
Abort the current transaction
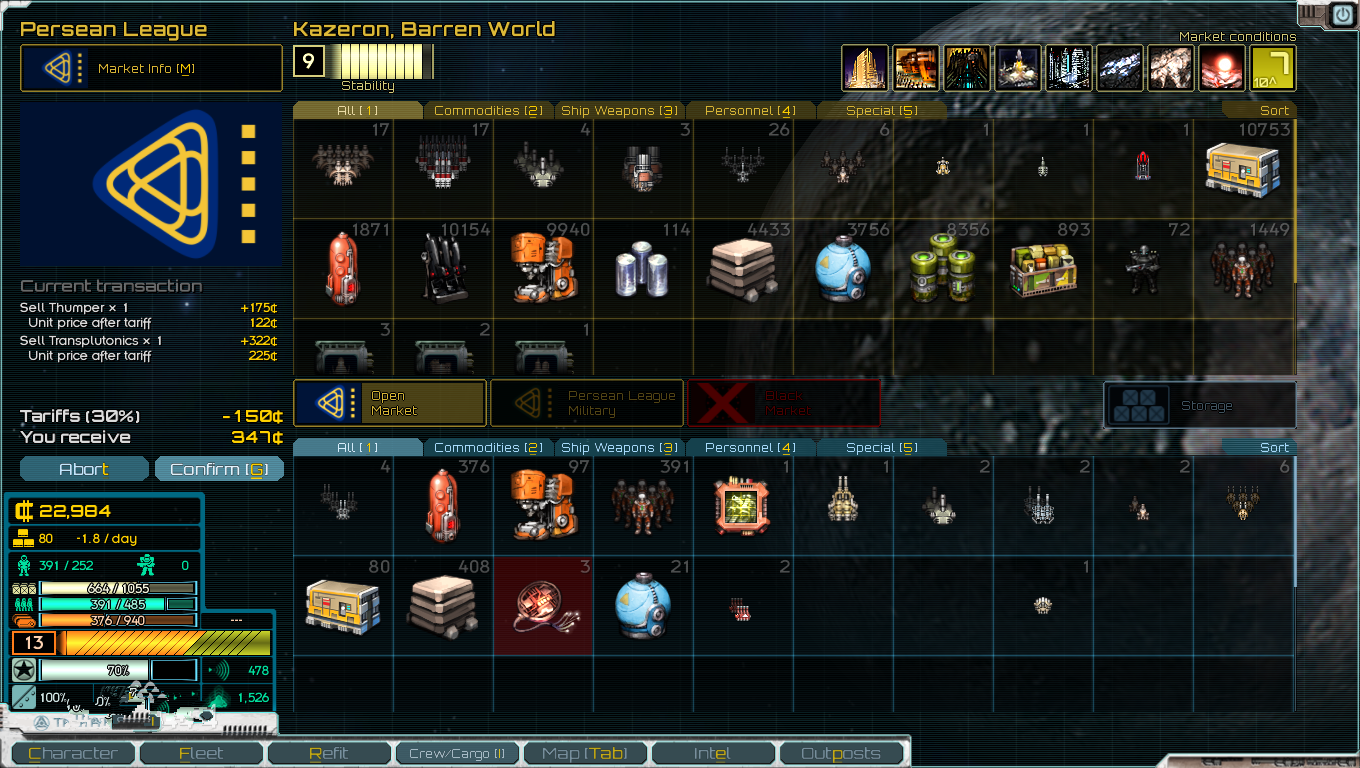tap(84, 469)
